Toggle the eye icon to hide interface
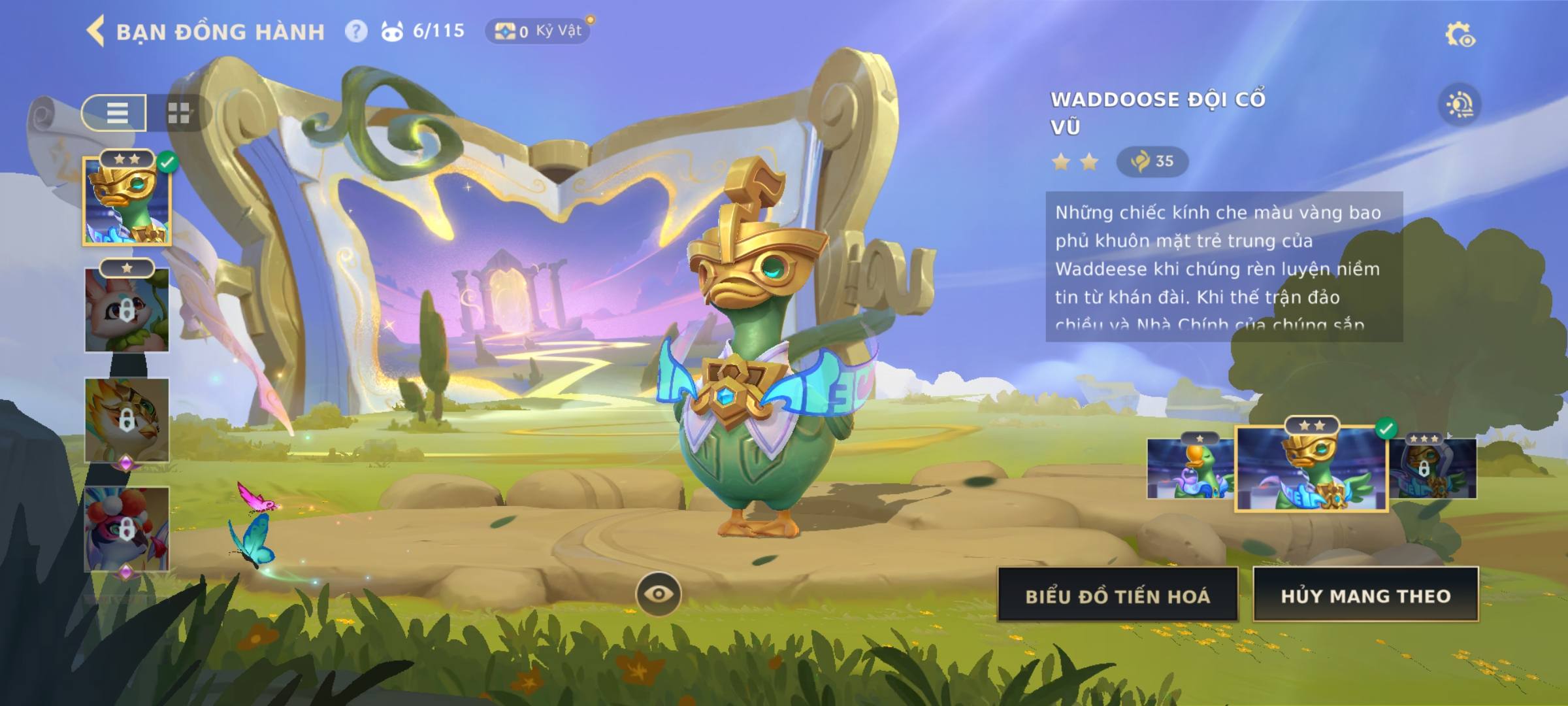 click(x=659, y=594)
